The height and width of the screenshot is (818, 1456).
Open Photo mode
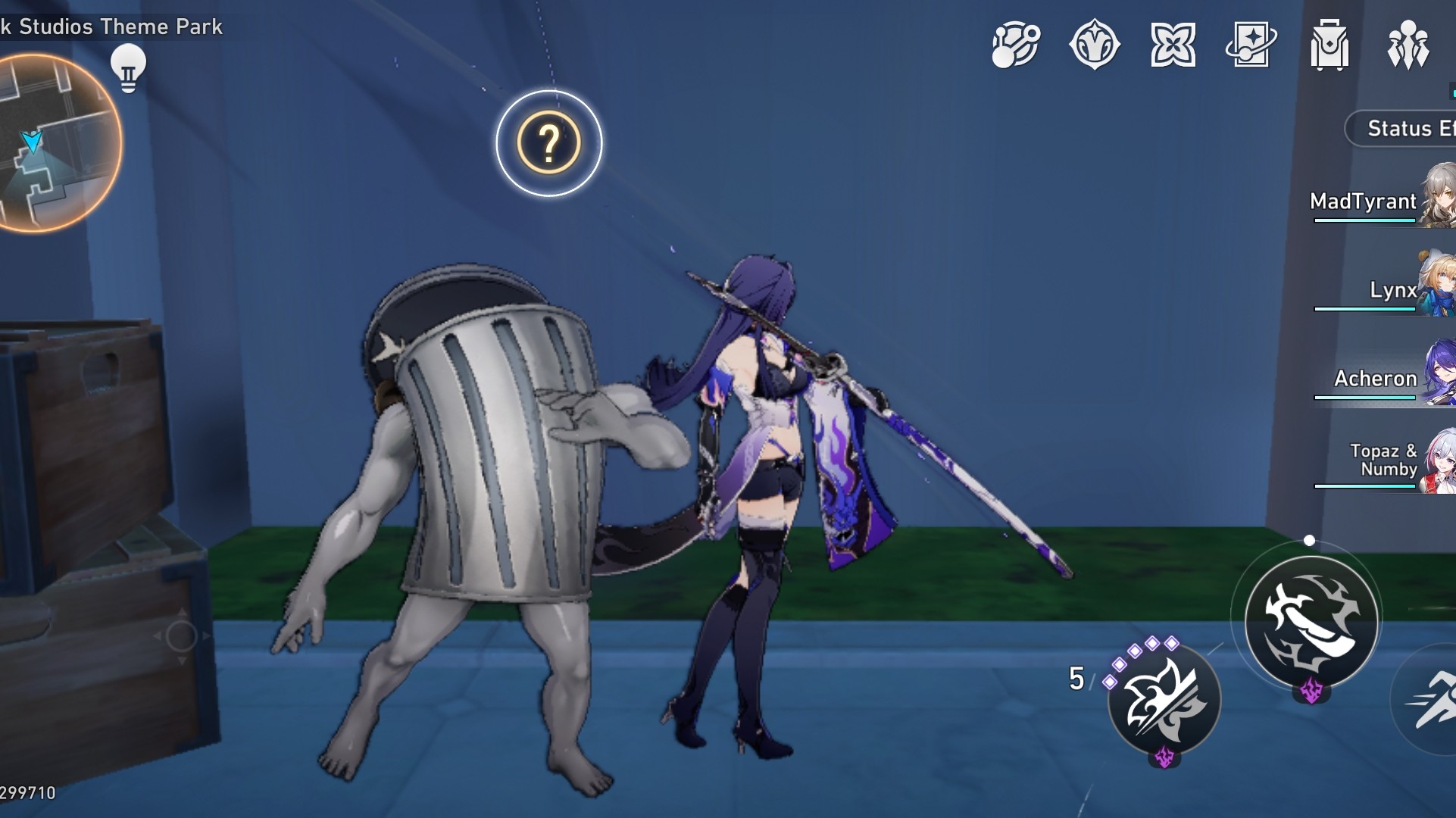[x=1251, y=45]
